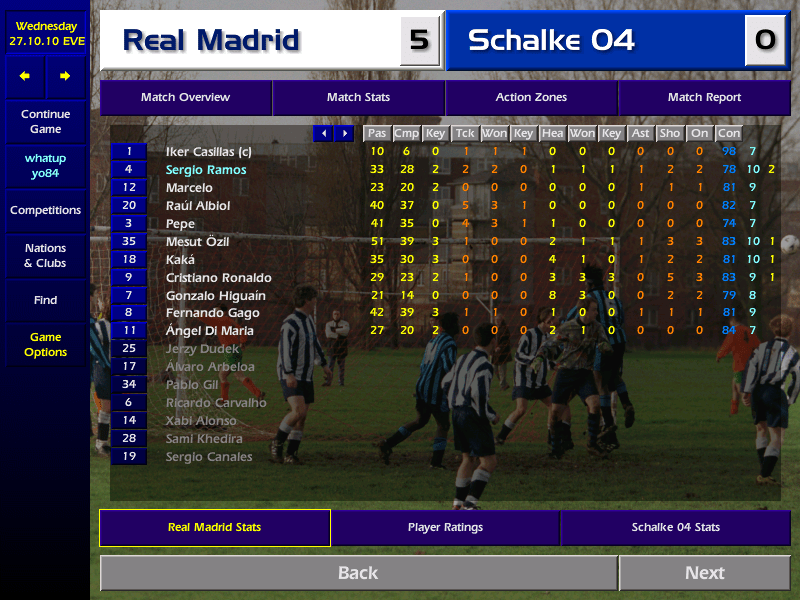This screenshot has width=800, height=600.
Task: Click the yellow left arrow in the sidebar
Action: 25,76
